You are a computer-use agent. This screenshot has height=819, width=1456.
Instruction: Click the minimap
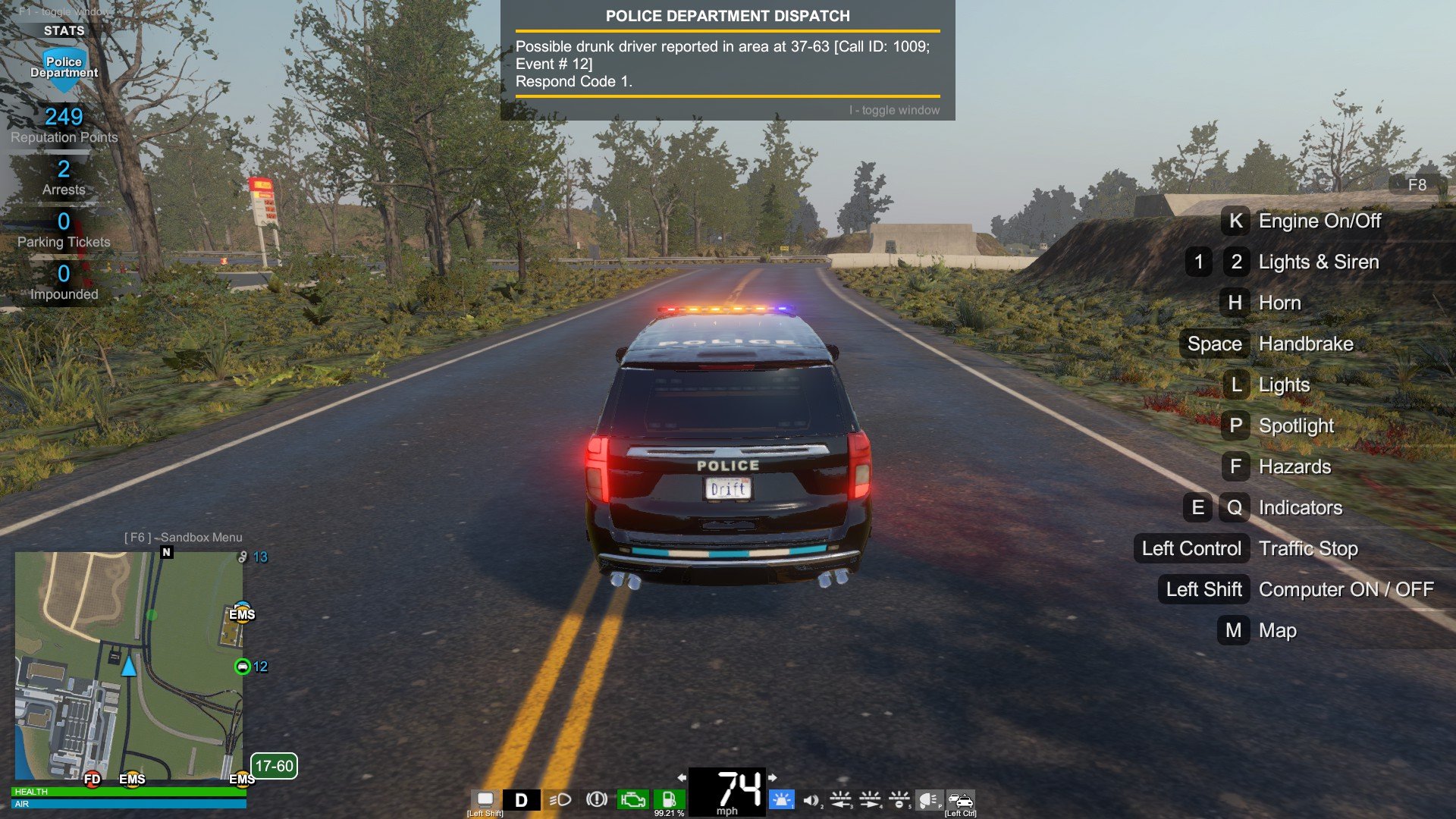tap(129, 666)
